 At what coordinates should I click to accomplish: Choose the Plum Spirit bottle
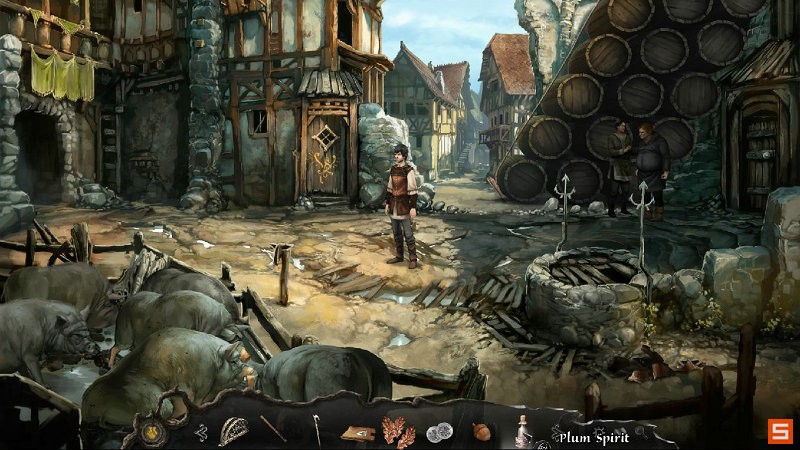(522, 431)
